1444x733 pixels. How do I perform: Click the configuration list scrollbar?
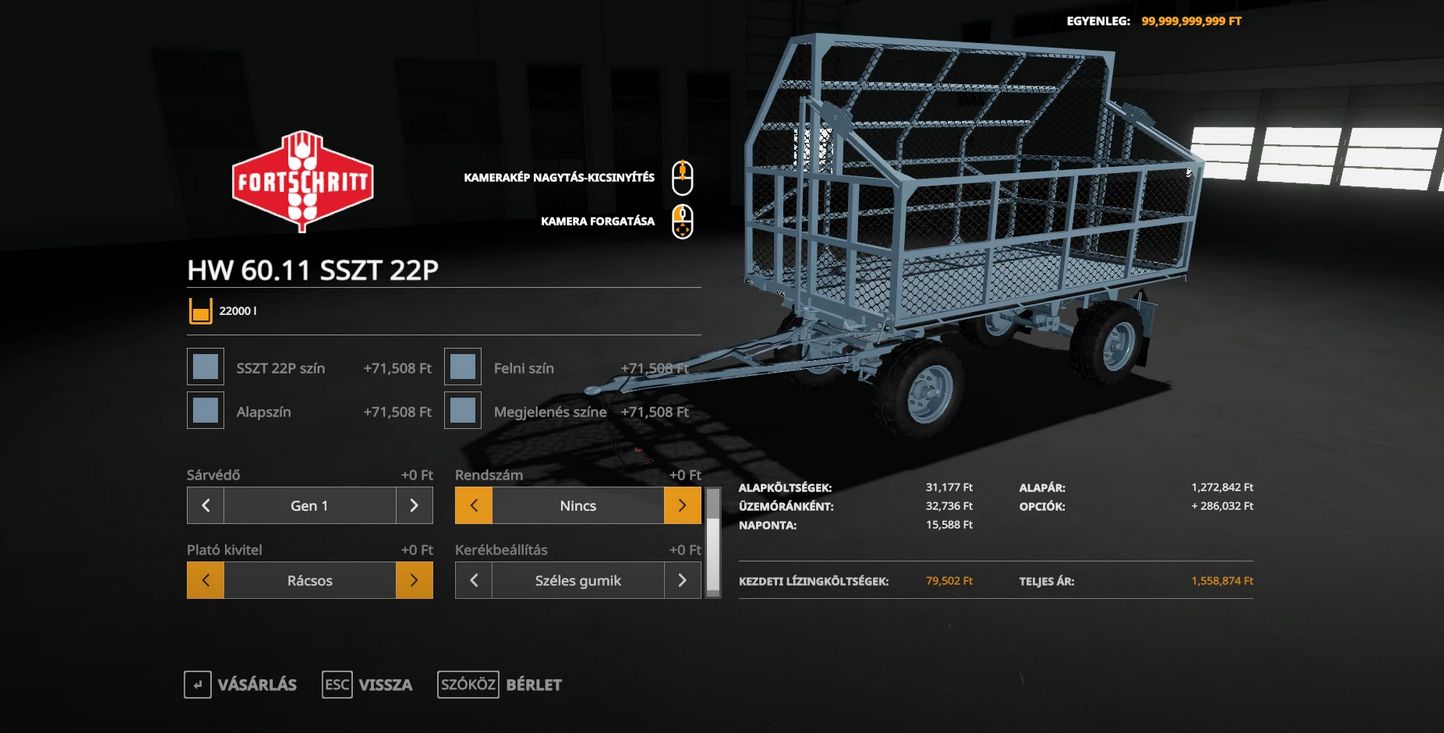point(713,542)
